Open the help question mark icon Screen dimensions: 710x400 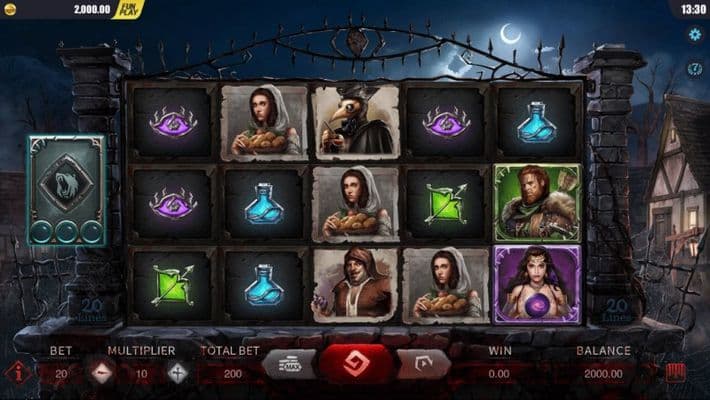pos(695,69)
